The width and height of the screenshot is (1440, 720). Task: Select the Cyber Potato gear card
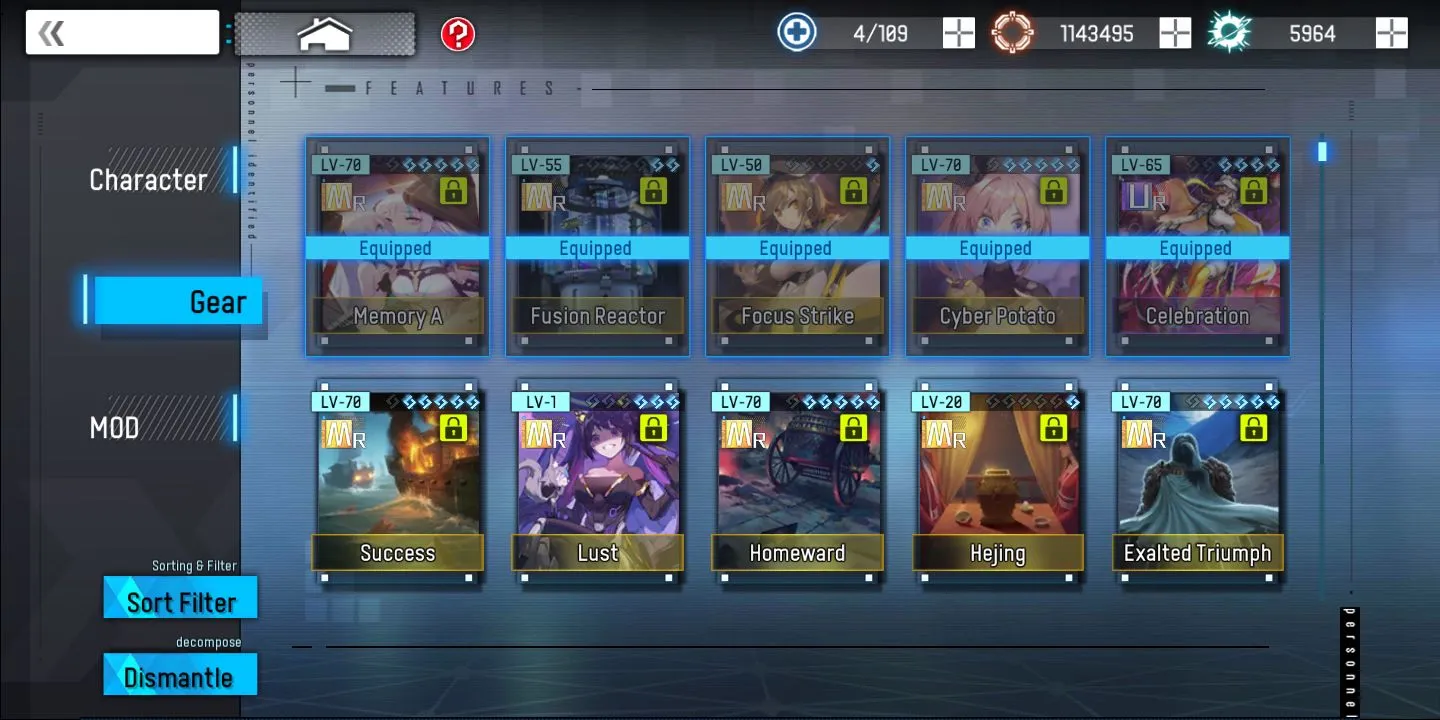coord(997,247)
